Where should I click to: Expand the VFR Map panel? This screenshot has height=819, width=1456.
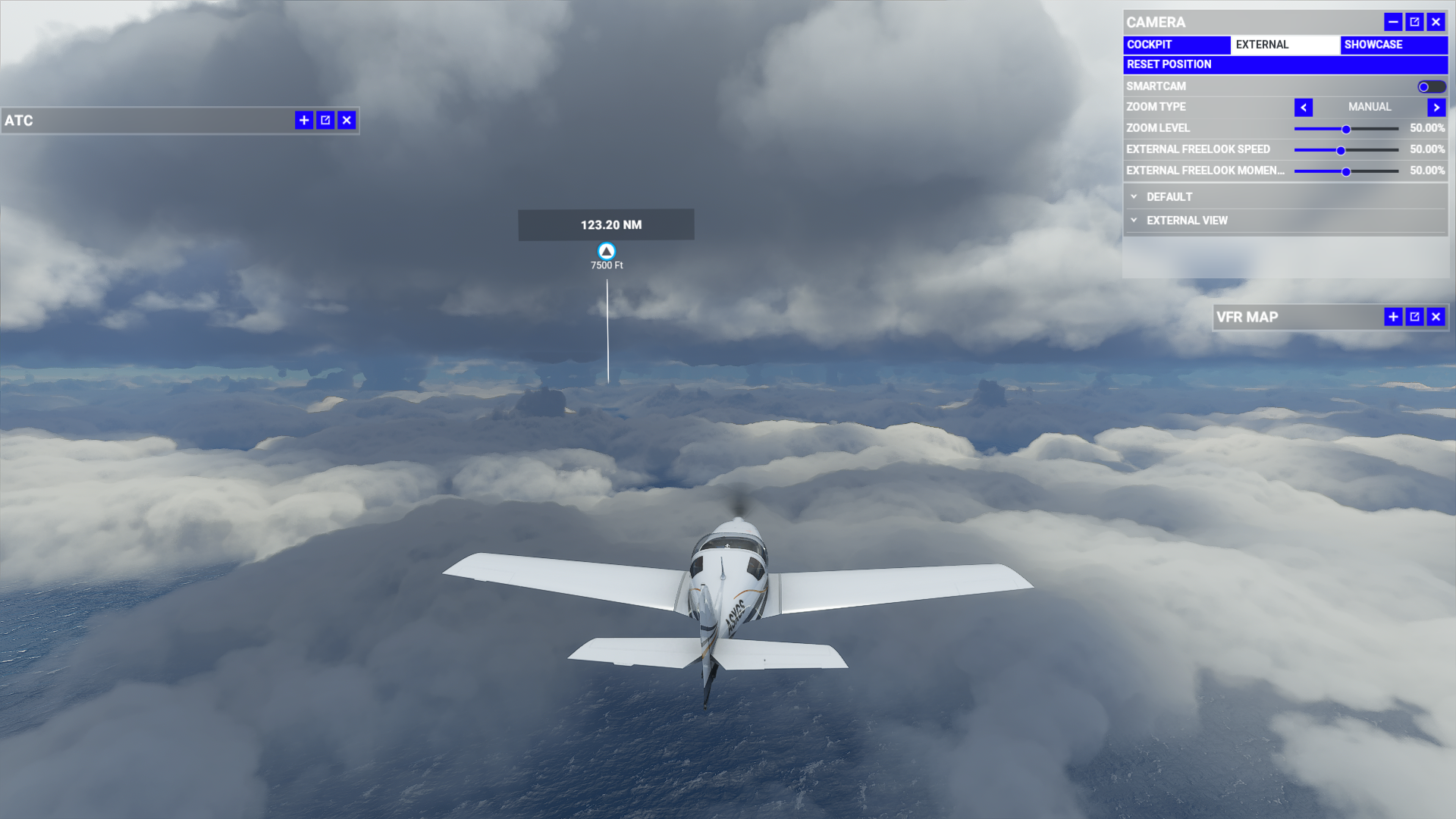pyautogui.click(x=1393, y=317)
